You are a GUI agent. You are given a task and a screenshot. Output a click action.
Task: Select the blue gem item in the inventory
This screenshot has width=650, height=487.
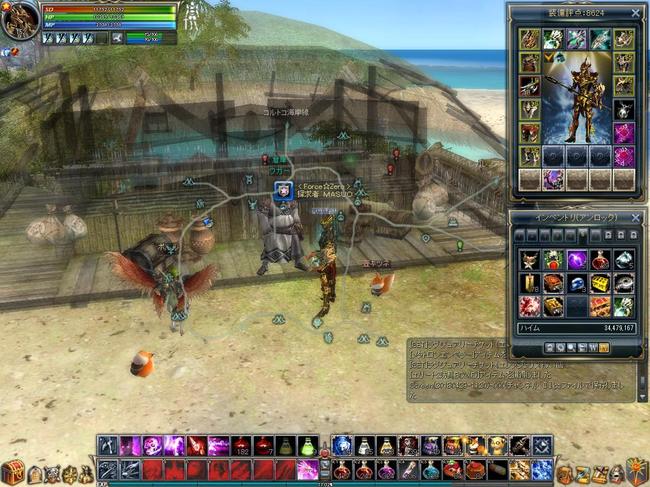577,283
